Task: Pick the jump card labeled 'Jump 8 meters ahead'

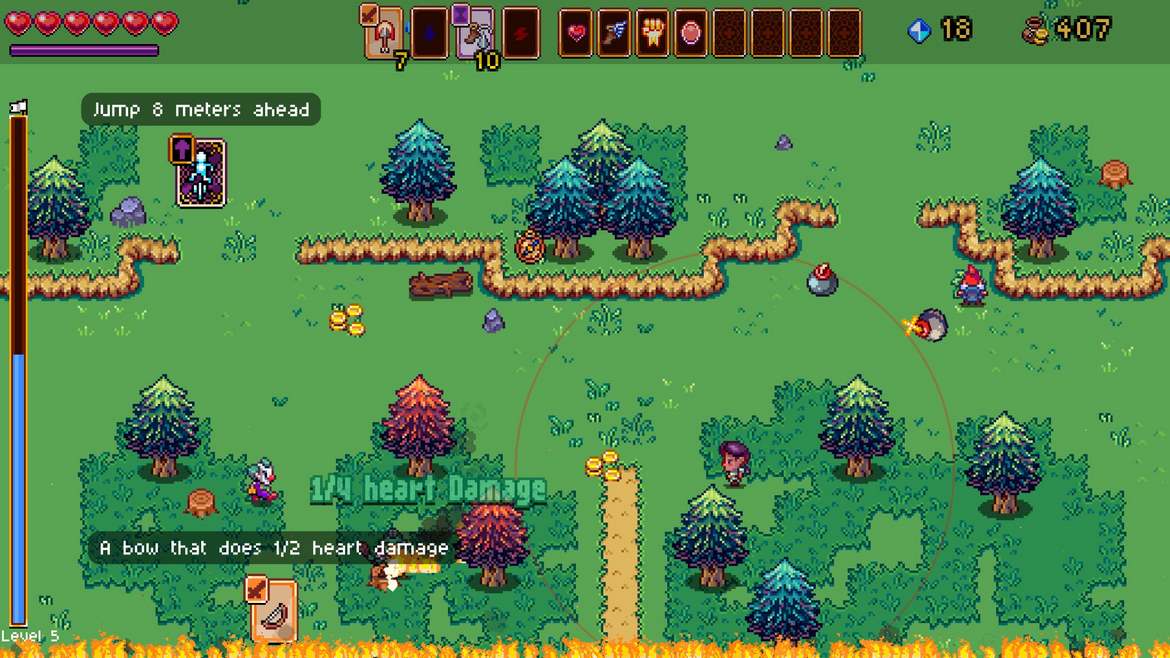Action: tap(200, 173)
